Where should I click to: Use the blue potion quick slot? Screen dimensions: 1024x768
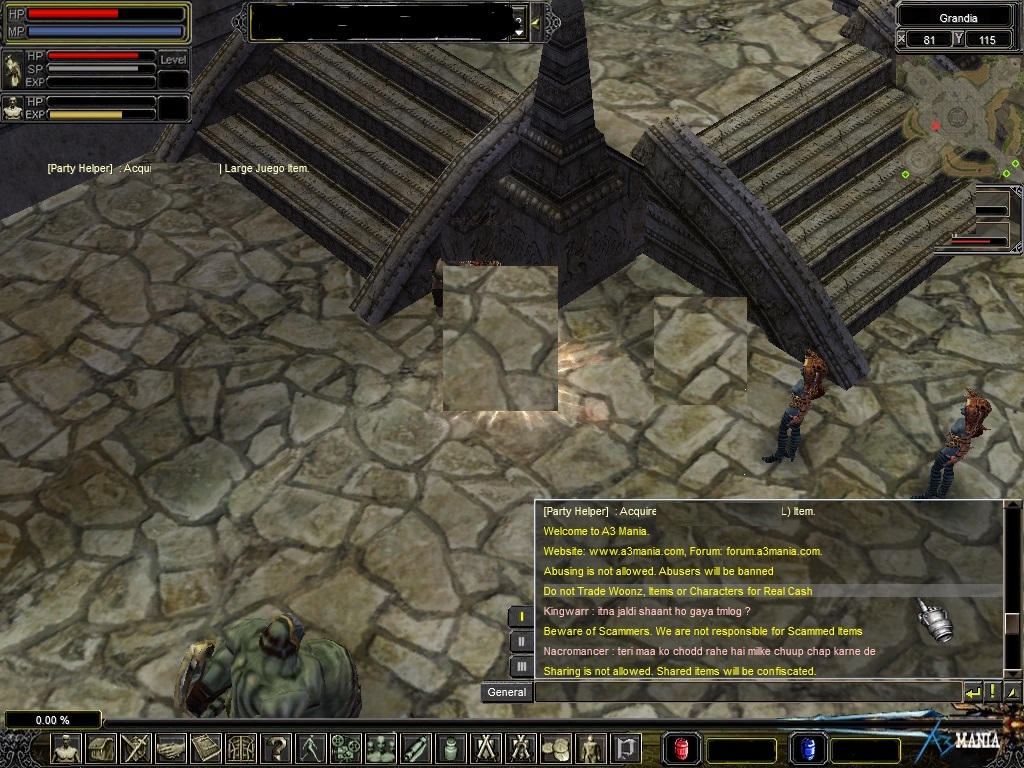806,749
